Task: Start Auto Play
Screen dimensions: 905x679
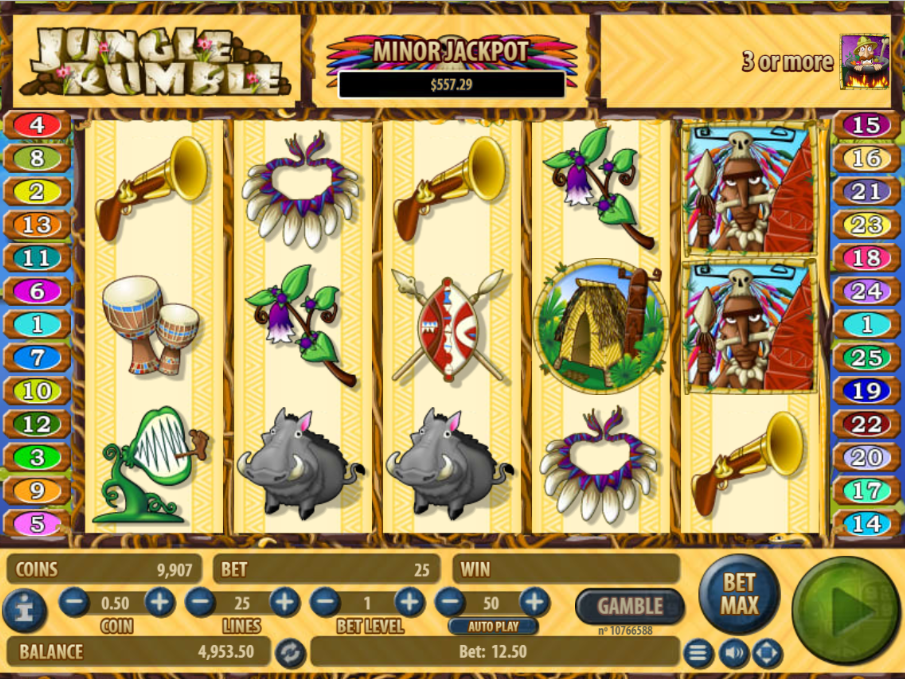Action: pos(493,627)
